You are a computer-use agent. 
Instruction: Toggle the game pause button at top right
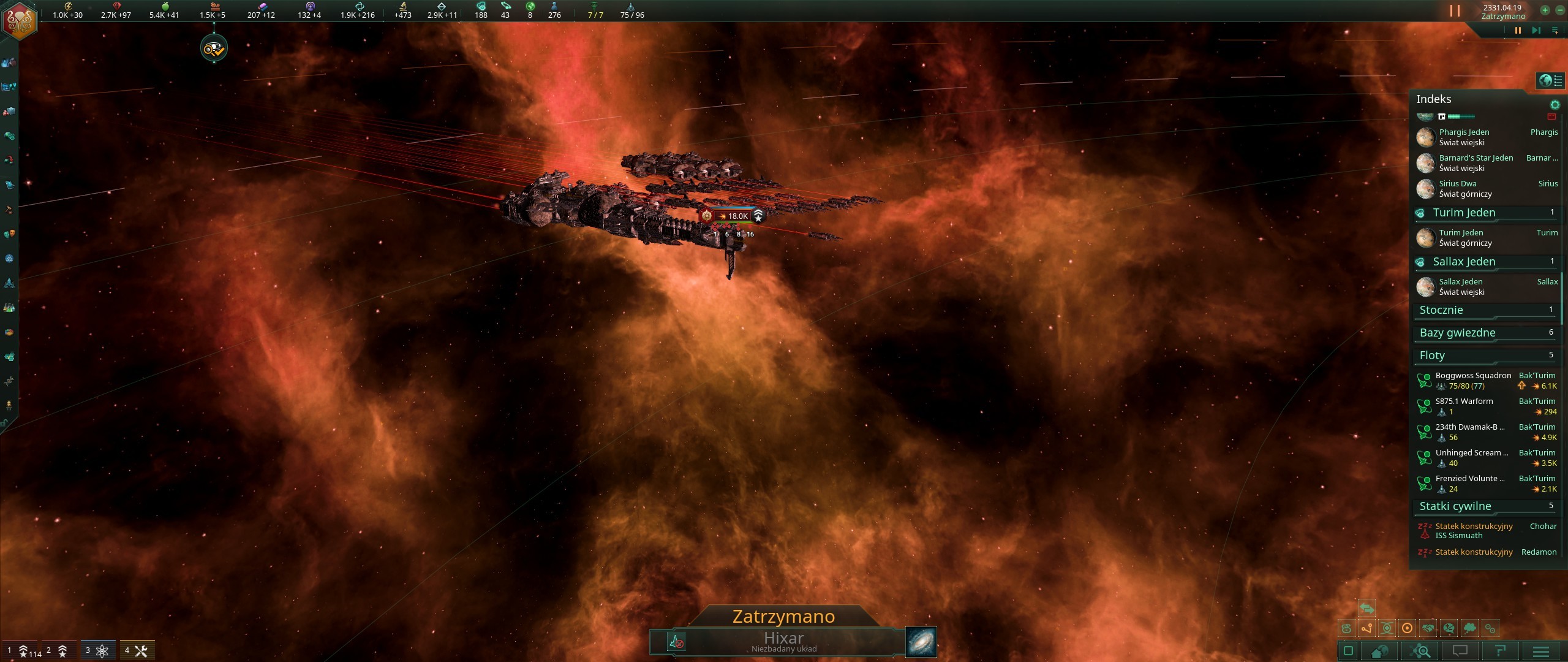coord(1455,10)
